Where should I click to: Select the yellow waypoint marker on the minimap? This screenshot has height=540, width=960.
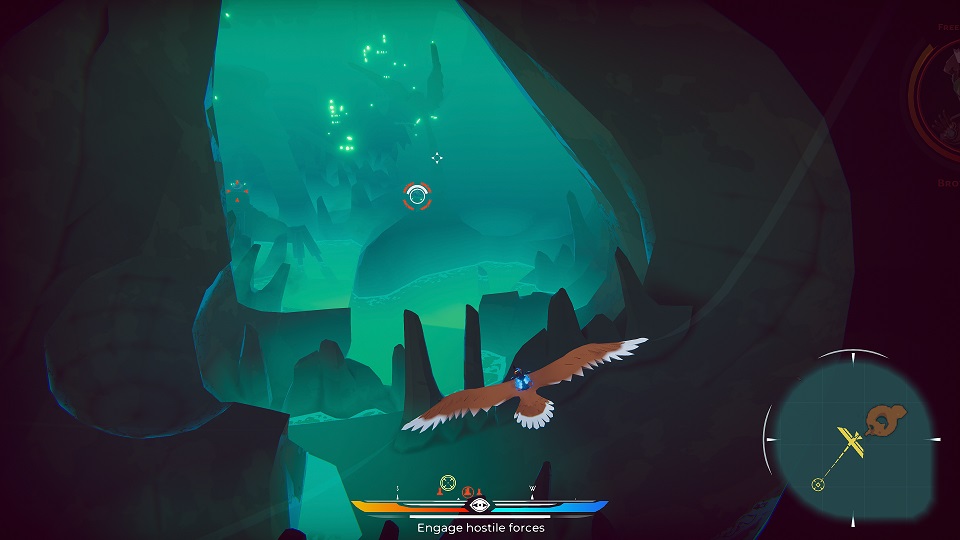point(818,485)
